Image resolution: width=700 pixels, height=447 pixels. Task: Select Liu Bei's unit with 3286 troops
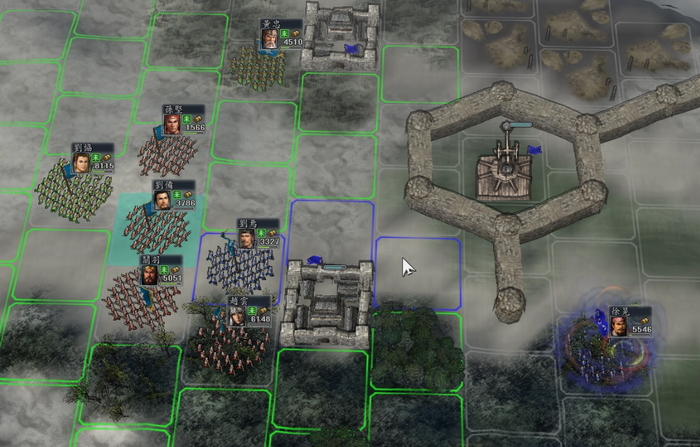(x=157, y=228)
